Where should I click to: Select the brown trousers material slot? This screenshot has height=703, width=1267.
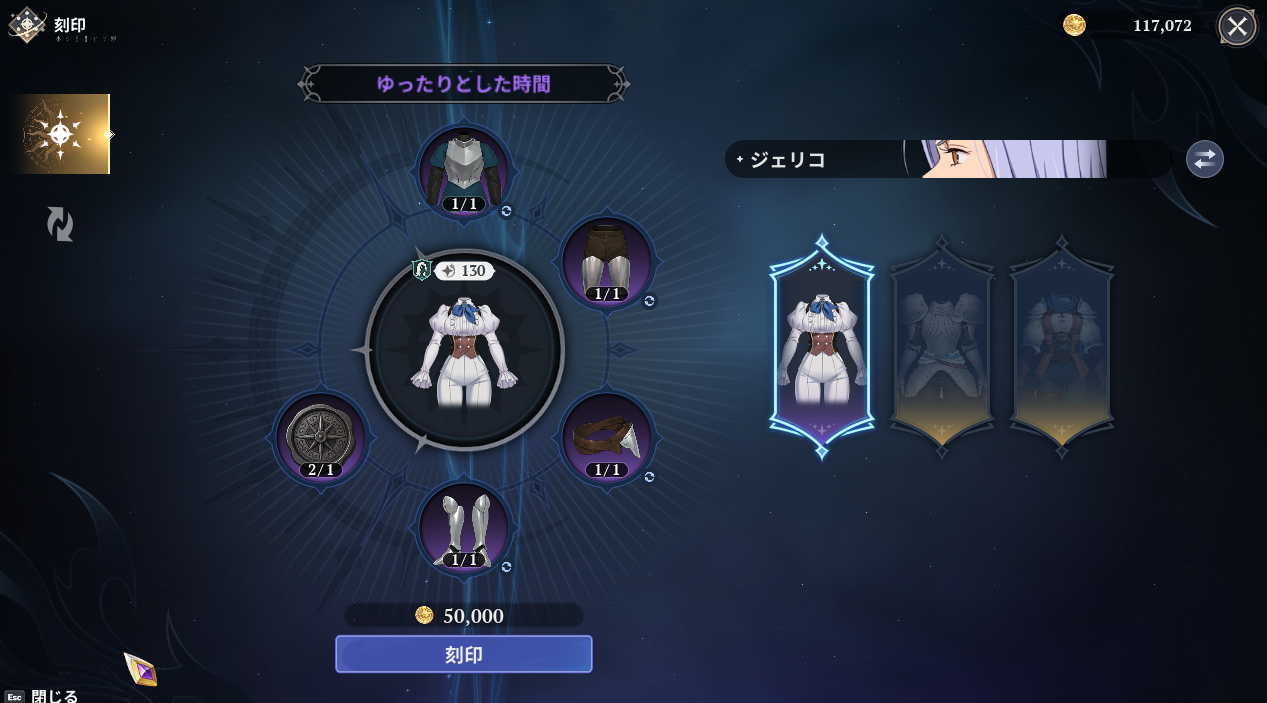(x=607, y=261)
